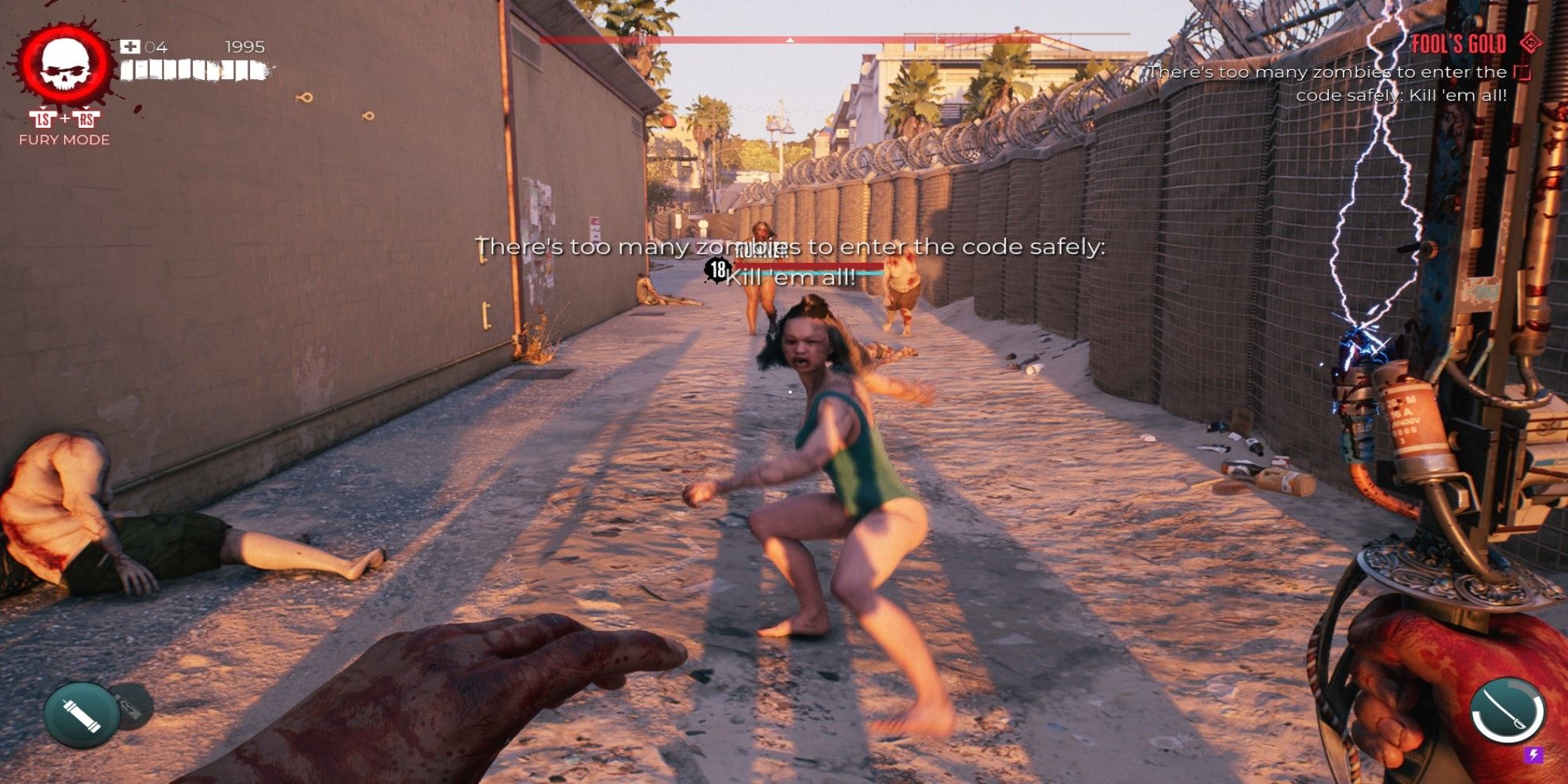
Task: Click the Kill 'em all objective text
Action: pos(789,278)
